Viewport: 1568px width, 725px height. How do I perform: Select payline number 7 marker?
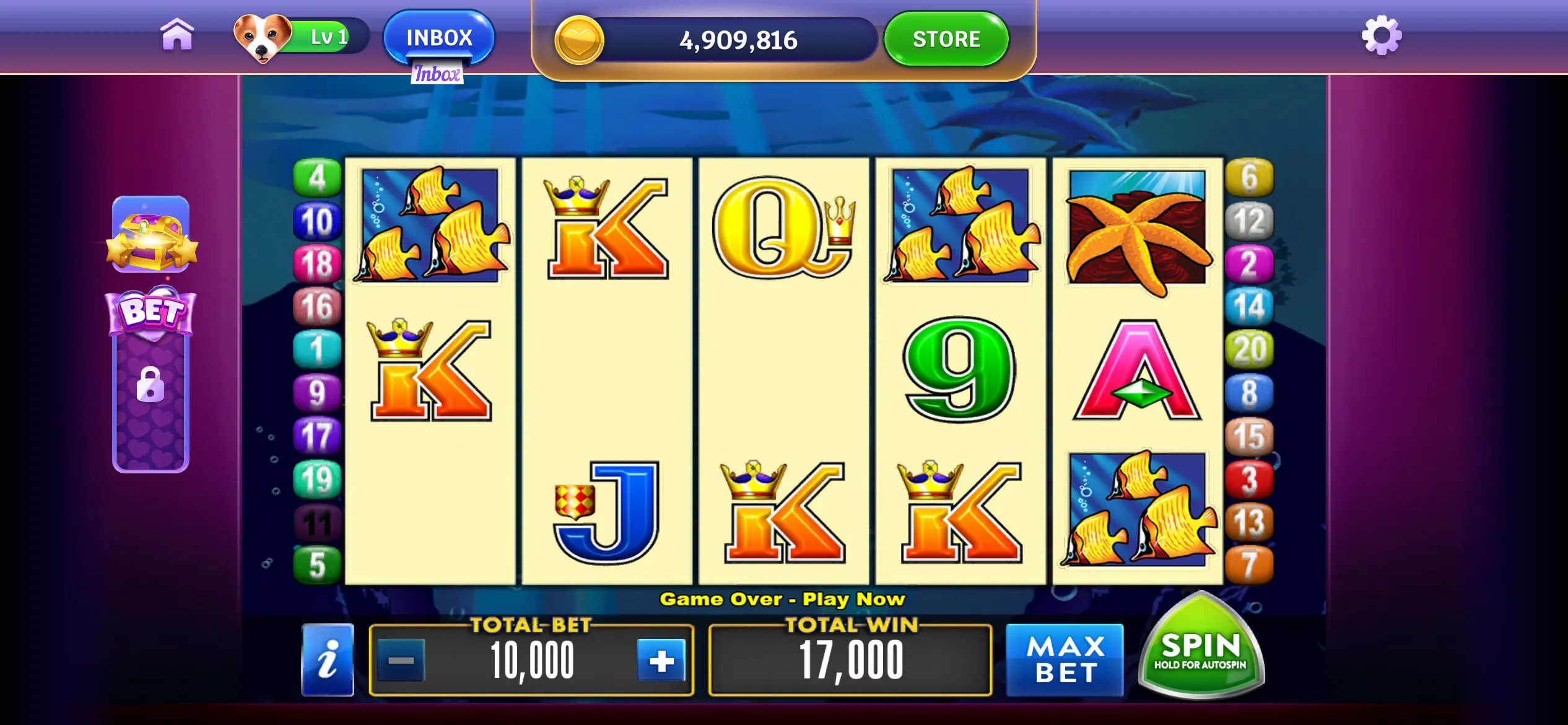point(1250,565)
